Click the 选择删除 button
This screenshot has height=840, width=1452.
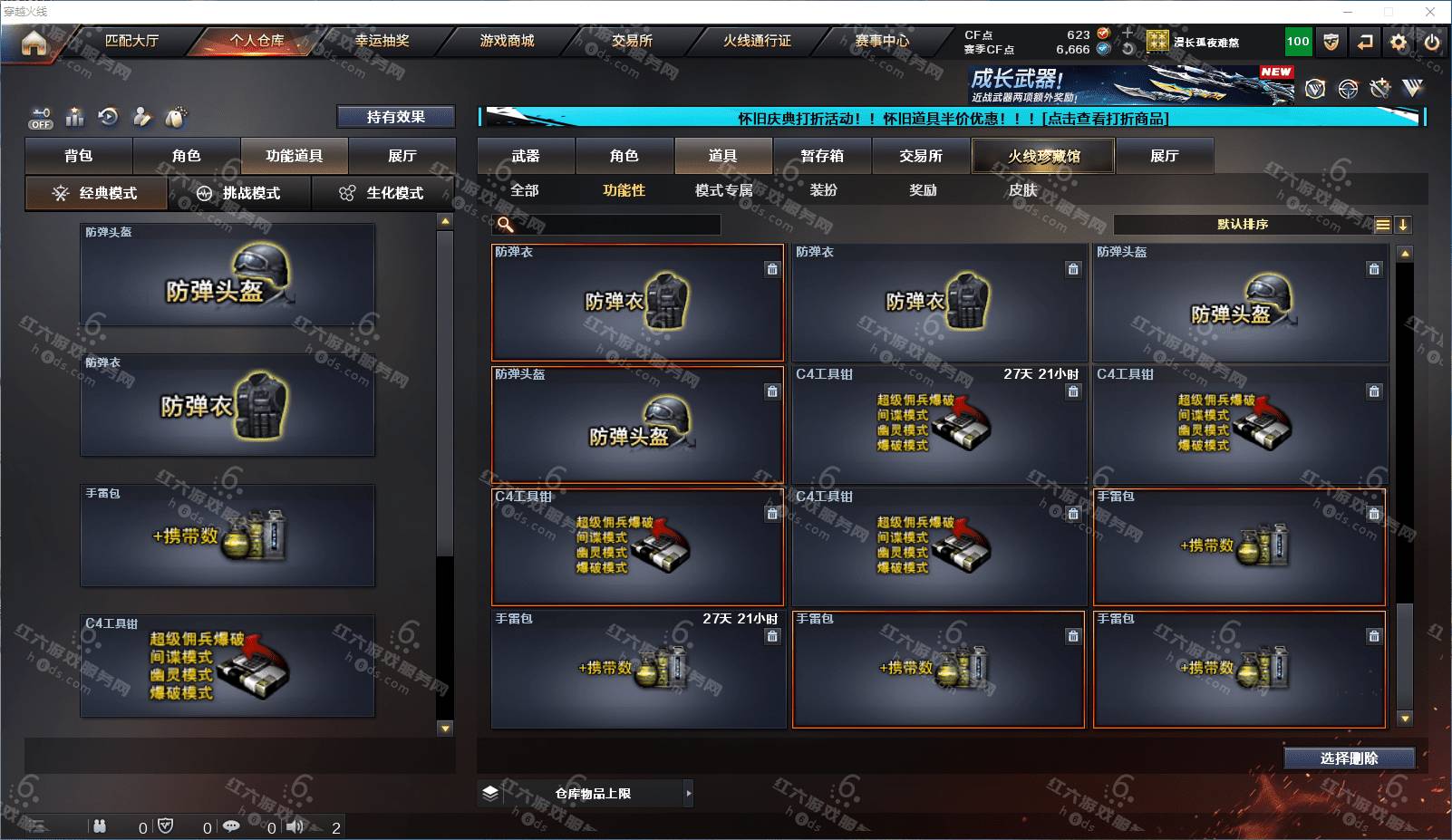pos(1349,758)
